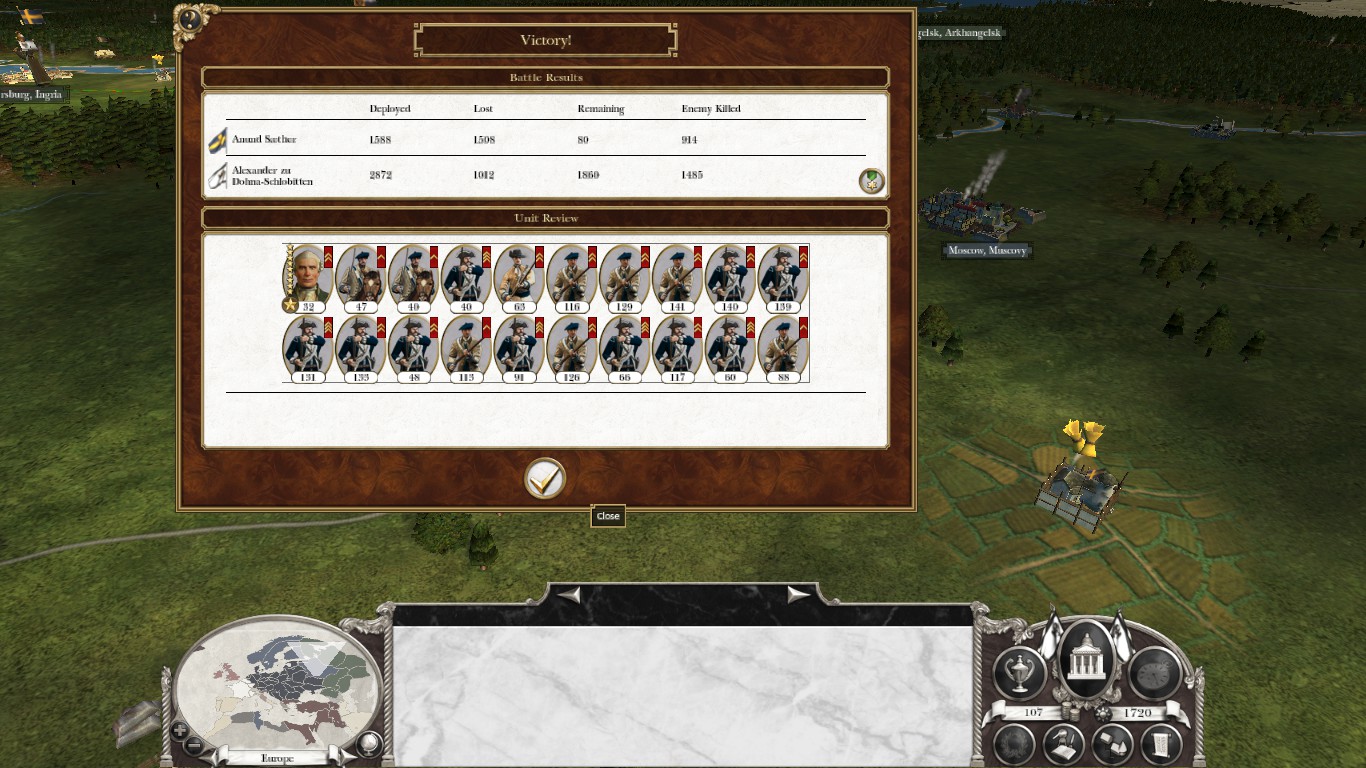The width and height of the screenshot is (1366, 768).
Task: Select the unit card showing 131 men
Action: pos(307,350)
